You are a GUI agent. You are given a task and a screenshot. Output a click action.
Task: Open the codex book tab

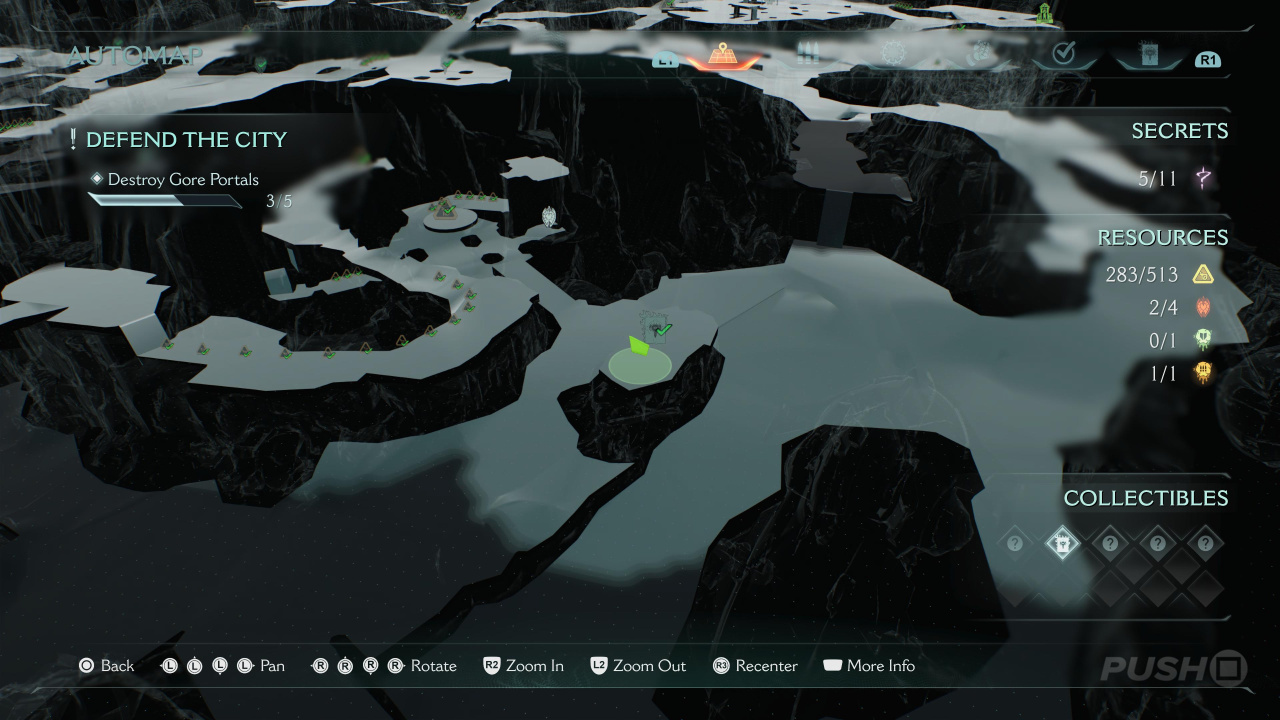pos(1148,54)
